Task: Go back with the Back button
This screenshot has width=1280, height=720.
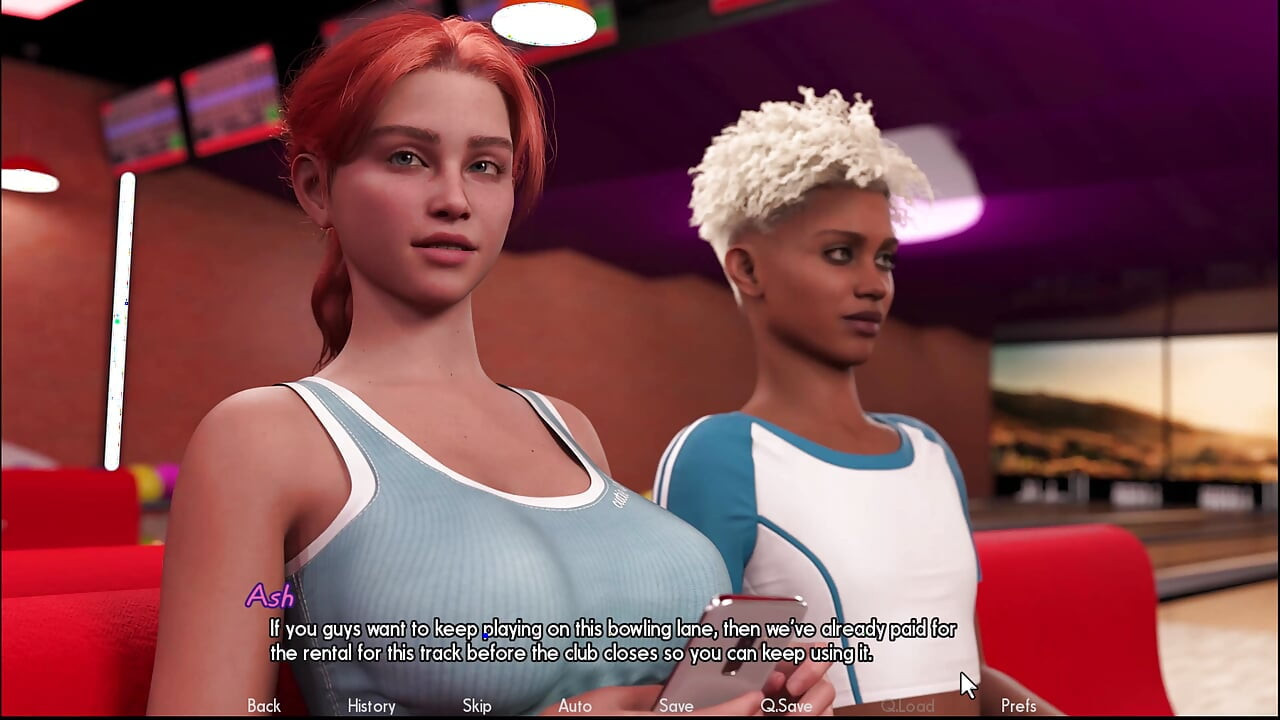Action: (264, 706)
